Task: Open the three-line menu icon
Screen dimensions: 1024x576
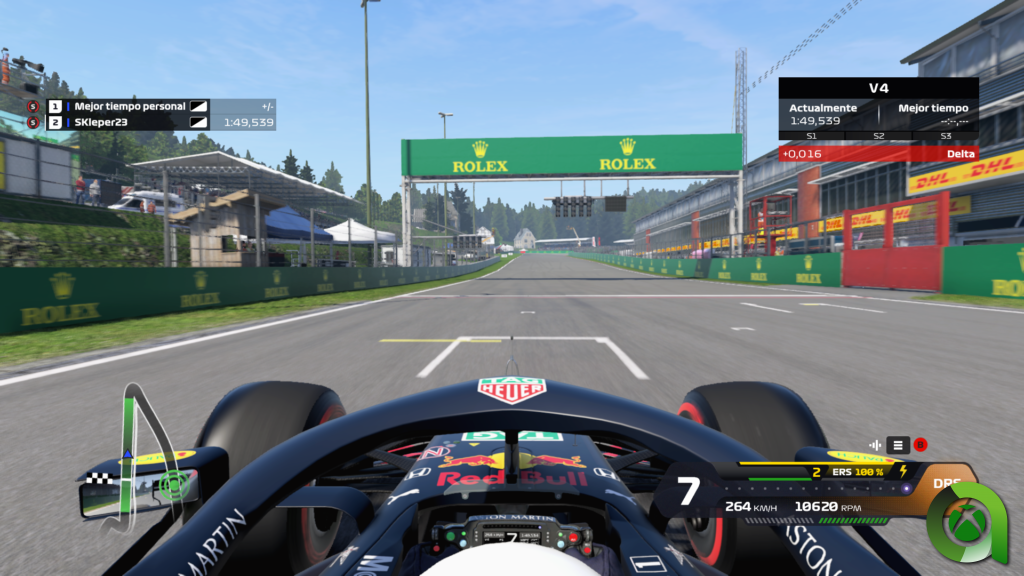Action: pos(898,445)
